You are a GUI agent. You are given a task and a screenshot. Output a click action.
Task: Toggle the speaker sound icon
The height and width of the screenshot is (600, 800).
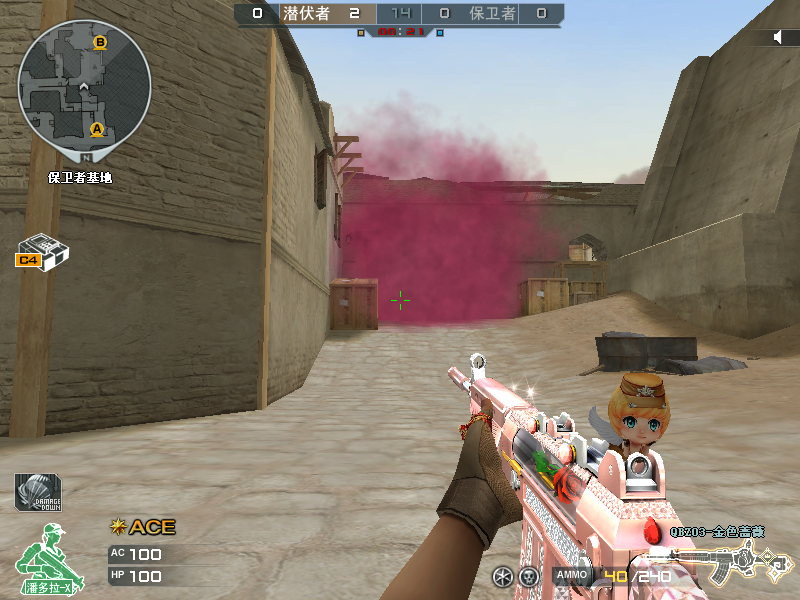(779, 37)
